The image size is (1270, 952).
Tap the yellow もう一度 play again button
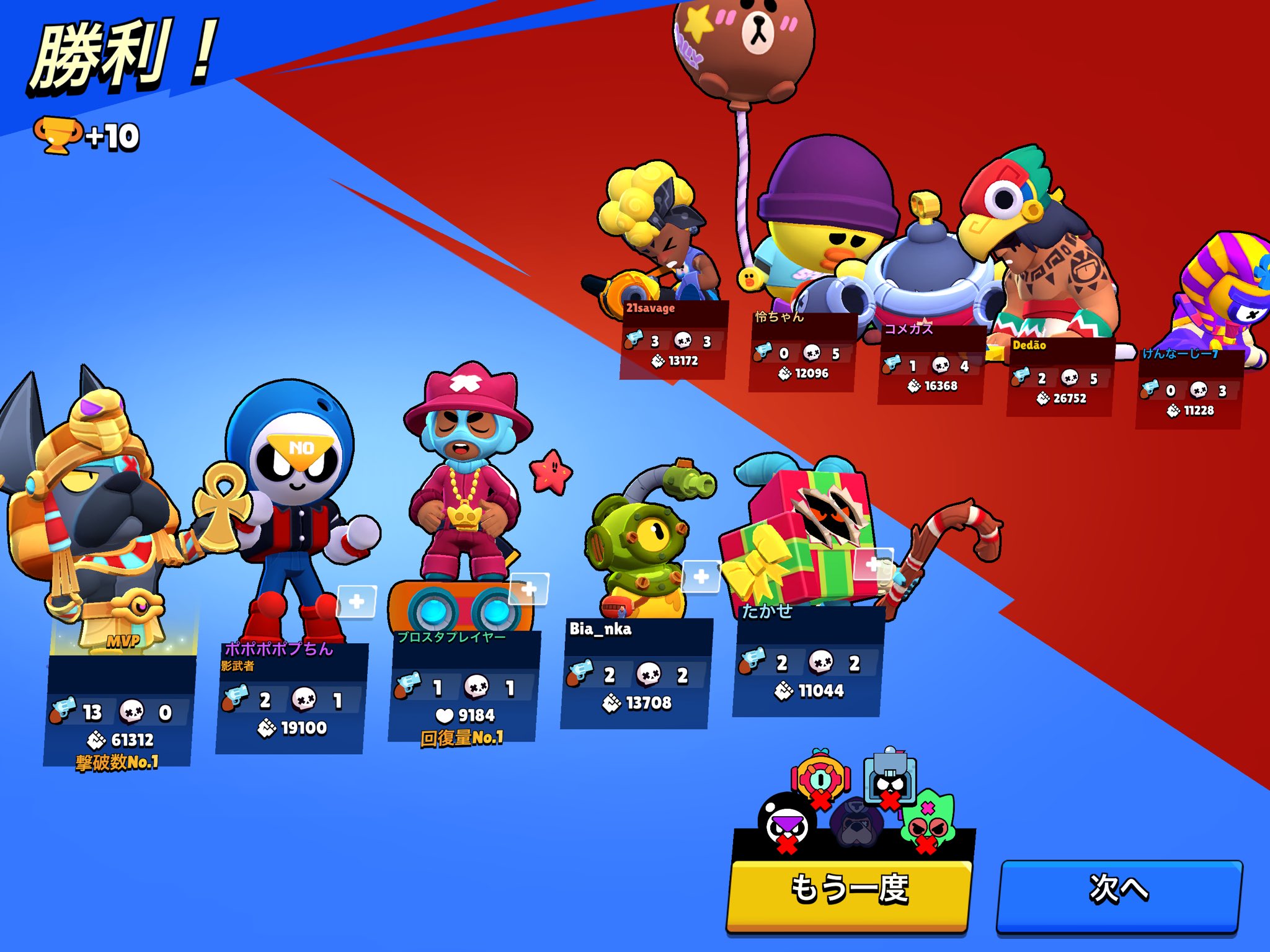point(848,891)
